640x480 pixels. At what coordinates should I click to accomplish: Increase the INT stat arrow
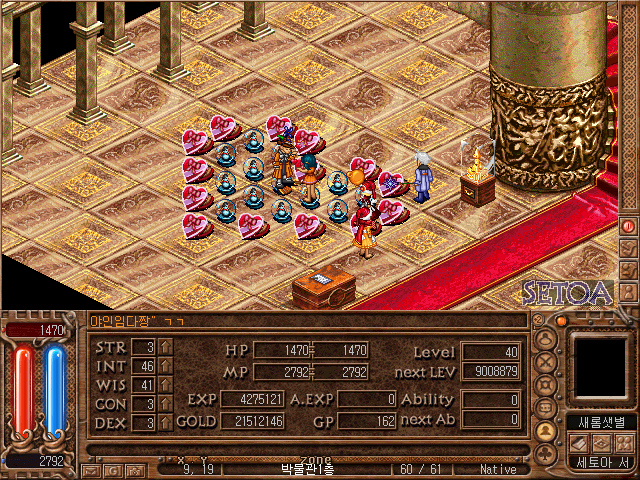(165, 366)
